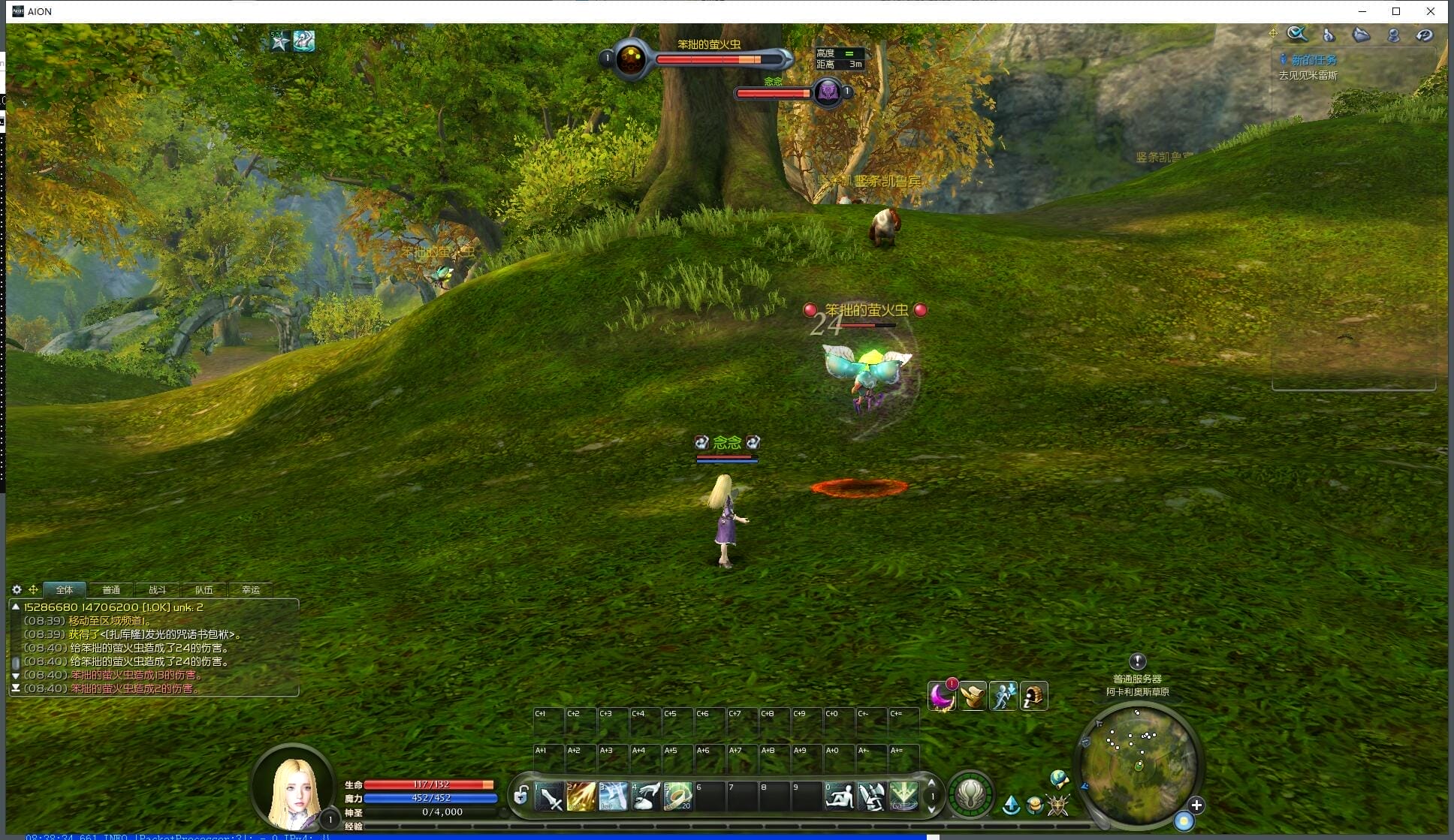Switch to the 战斗 chat tab
The image size is (1454, 840).
[x=157, y=590]
